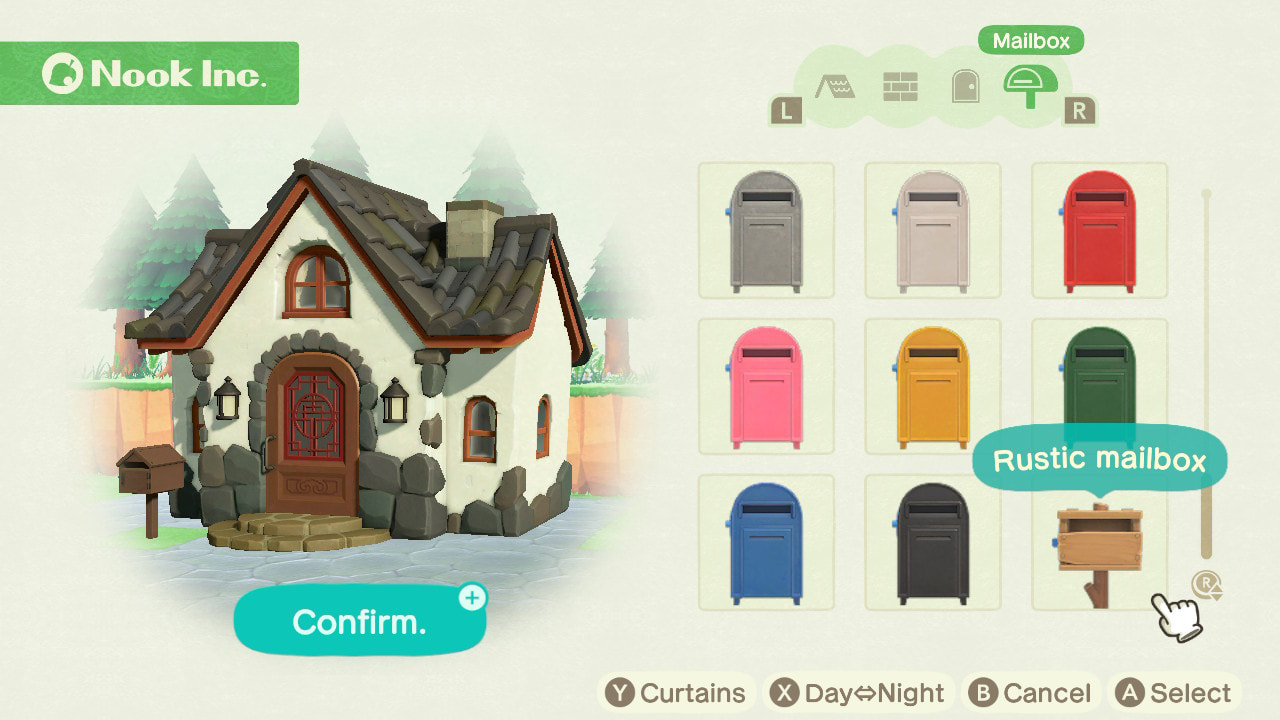Choose the blue mailbox
Image resolution: width=1280 pixels, height=720 pixels.
click(x=766, y=543)
